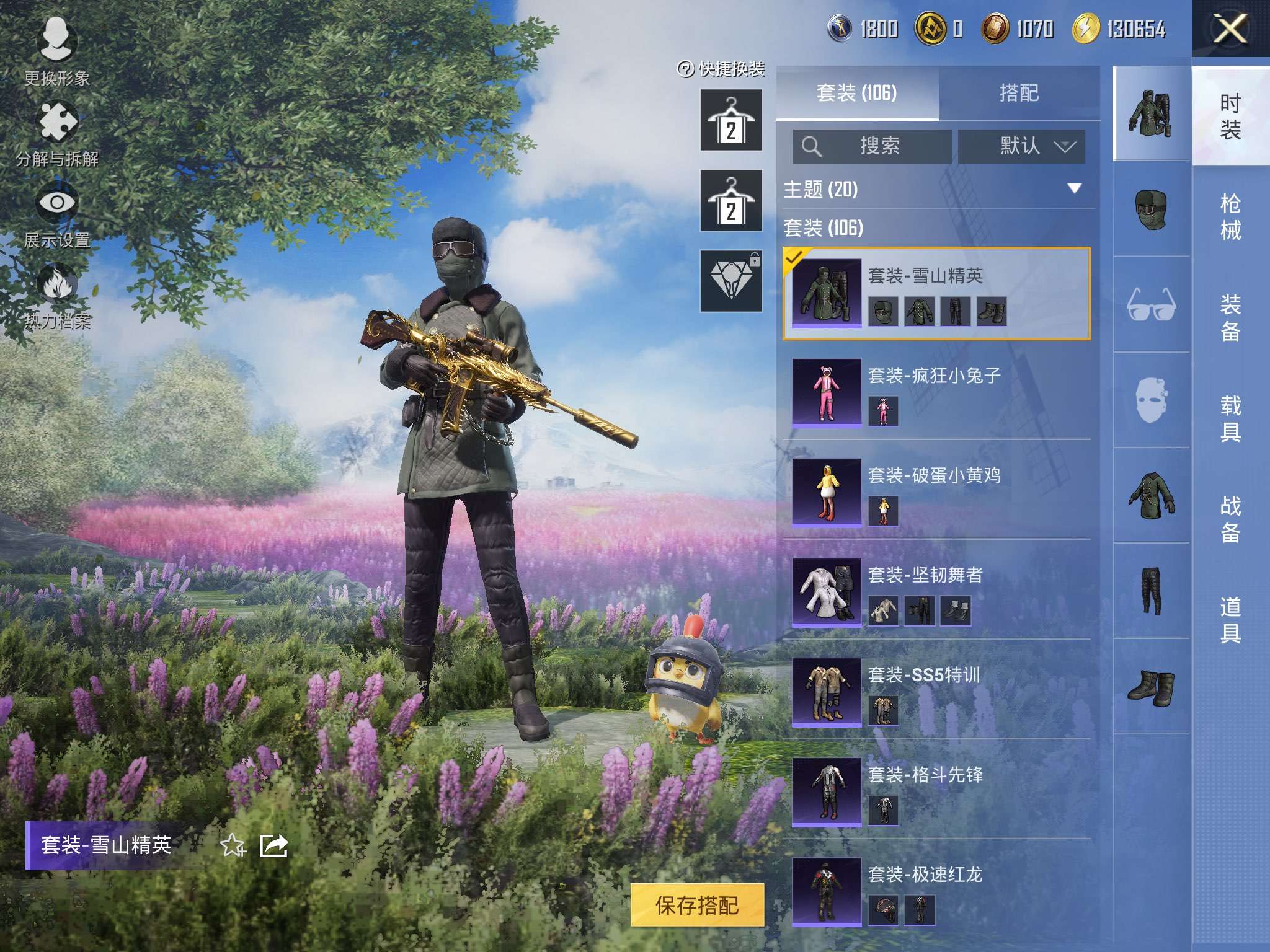Open 更换形象 (change appearance)
1270x952 pixels.
(57, 51)
